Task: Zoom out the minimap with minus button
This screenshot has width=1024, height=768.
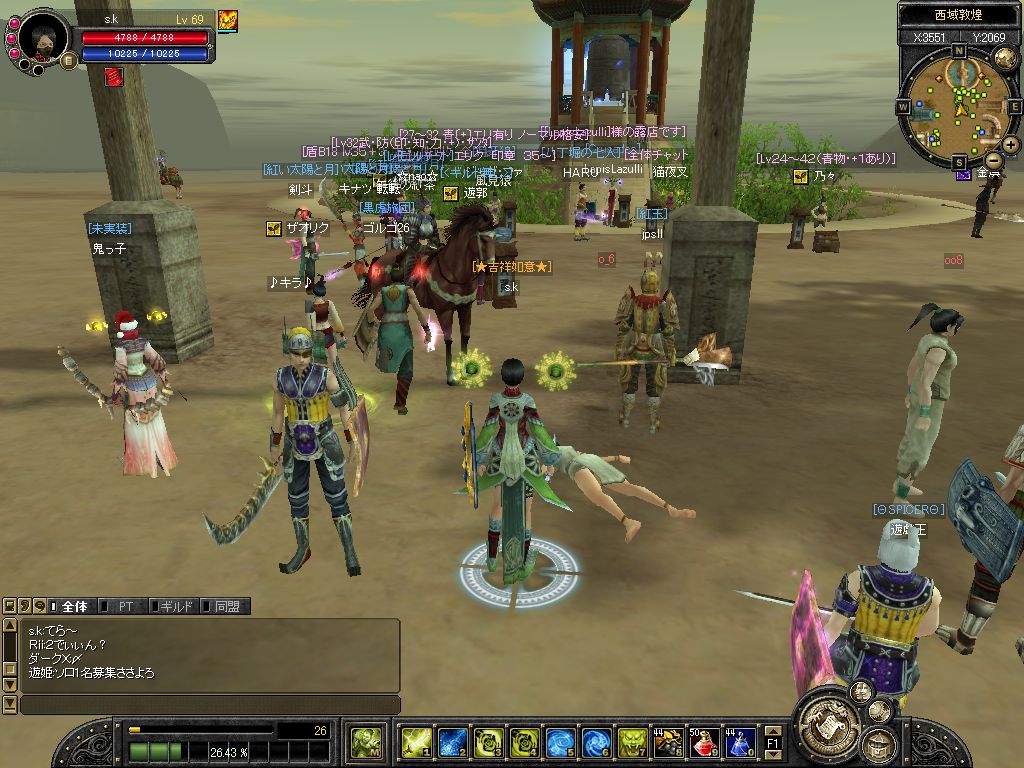Action: tap(993, 160)
